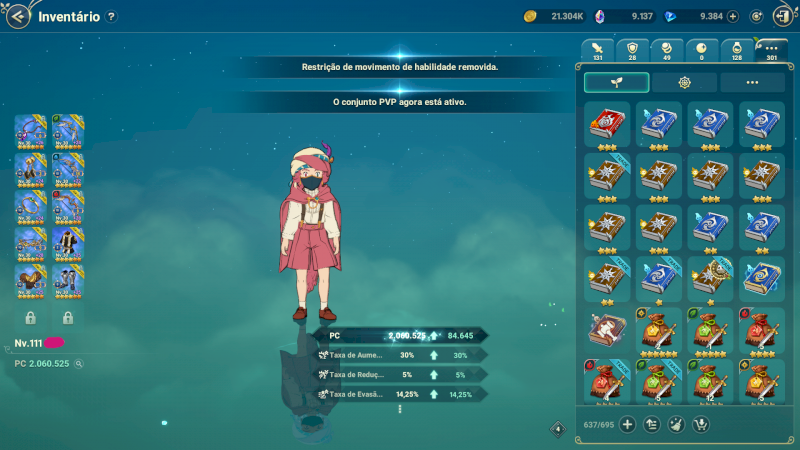
Task: Switch to the sword weapons tab
Action: click(x=598, y=49)
